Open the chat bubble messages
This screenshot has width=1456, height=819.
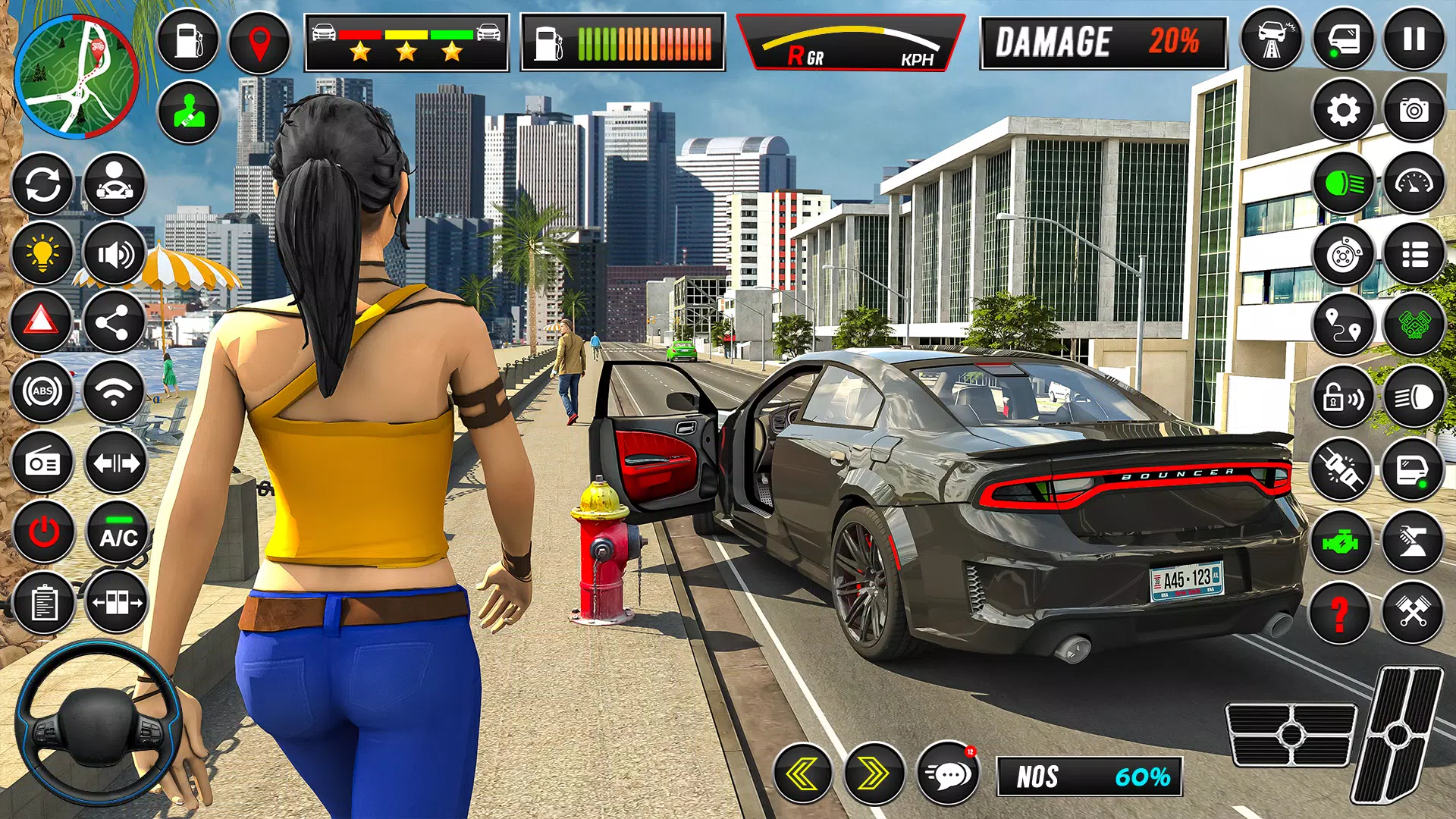pos(947,774)
